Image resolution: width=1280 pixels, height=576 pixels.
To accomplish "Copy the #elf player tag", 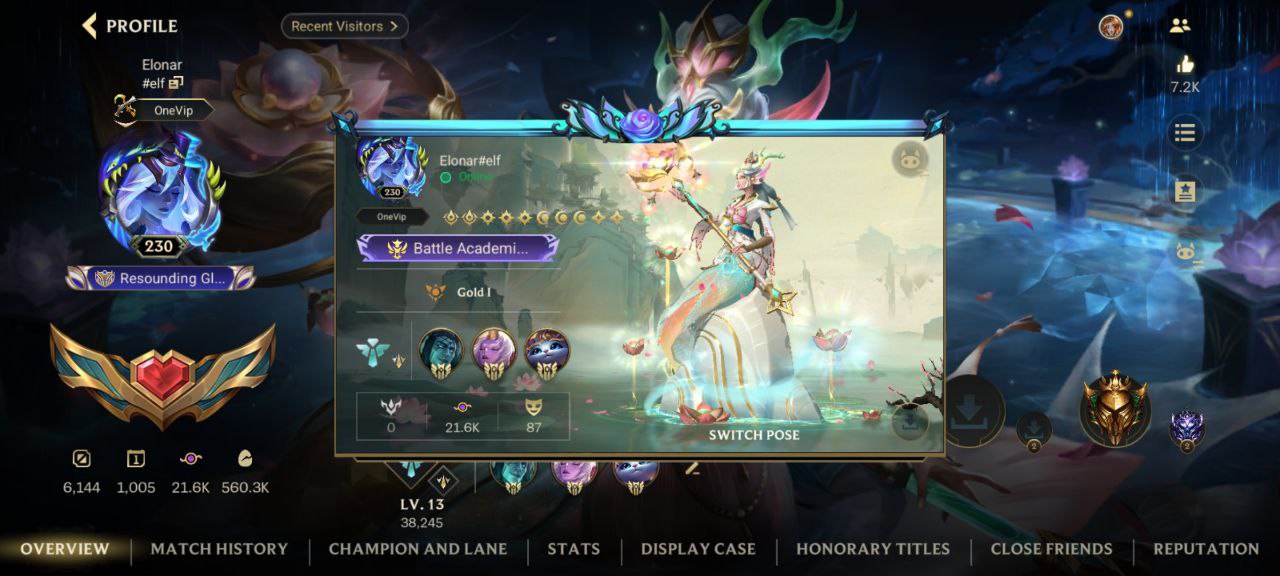I will [x=176, y=83].
